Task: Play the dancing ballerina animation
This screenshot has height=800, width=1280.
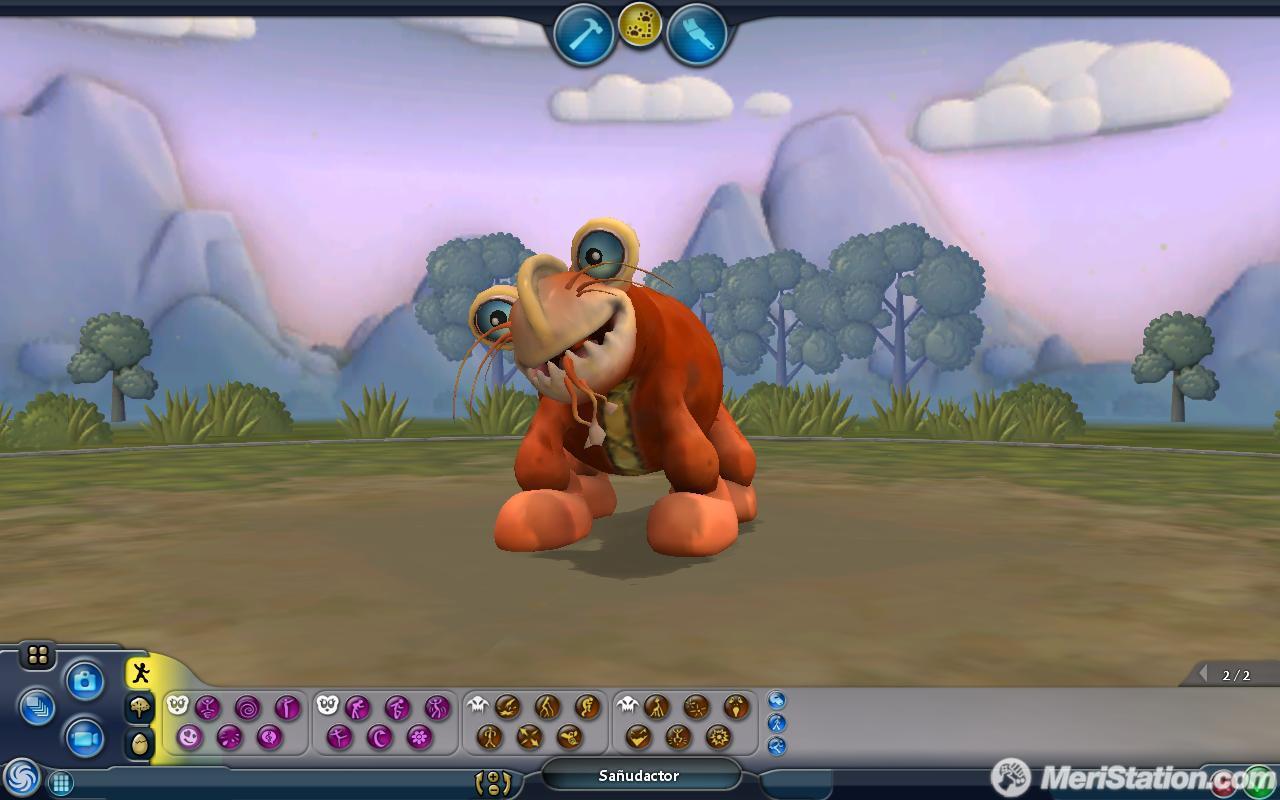Action: coord(339,738)
